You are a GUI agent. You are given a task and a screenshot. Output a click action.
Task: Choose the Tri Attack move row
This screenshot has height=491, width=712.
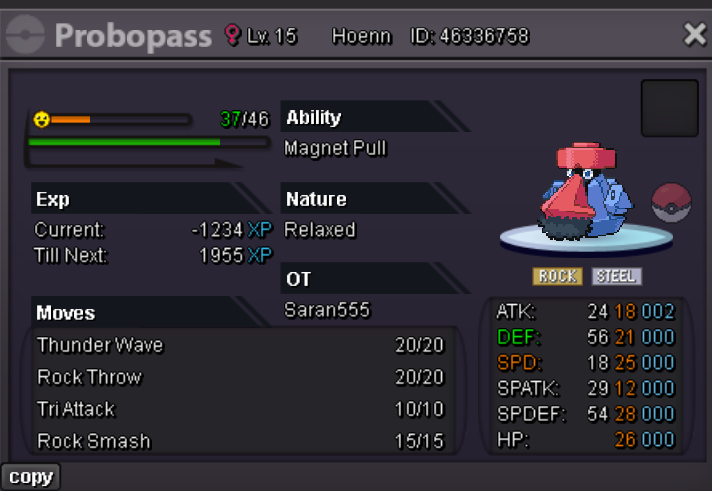pos(240,409)
